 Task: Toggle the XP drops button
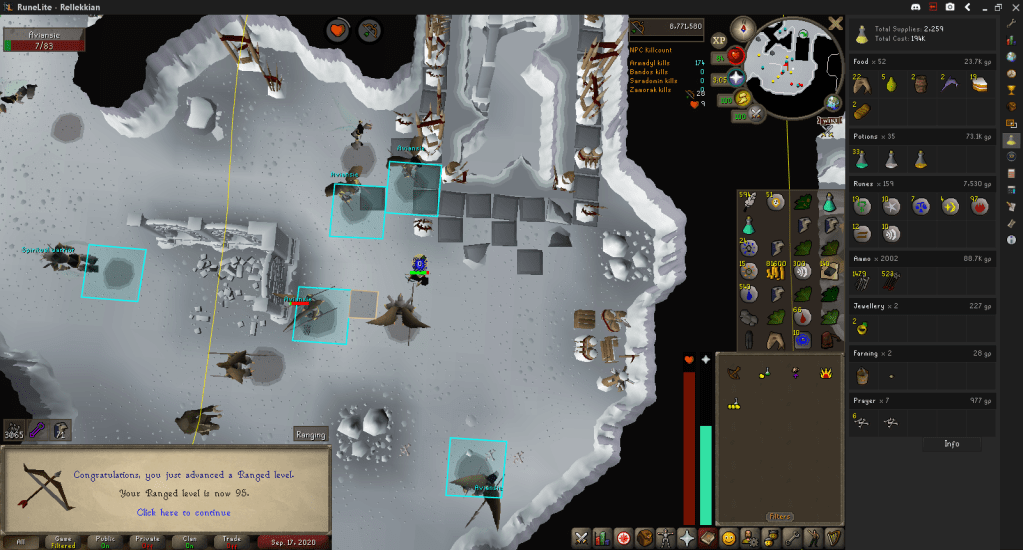[719, 41]
